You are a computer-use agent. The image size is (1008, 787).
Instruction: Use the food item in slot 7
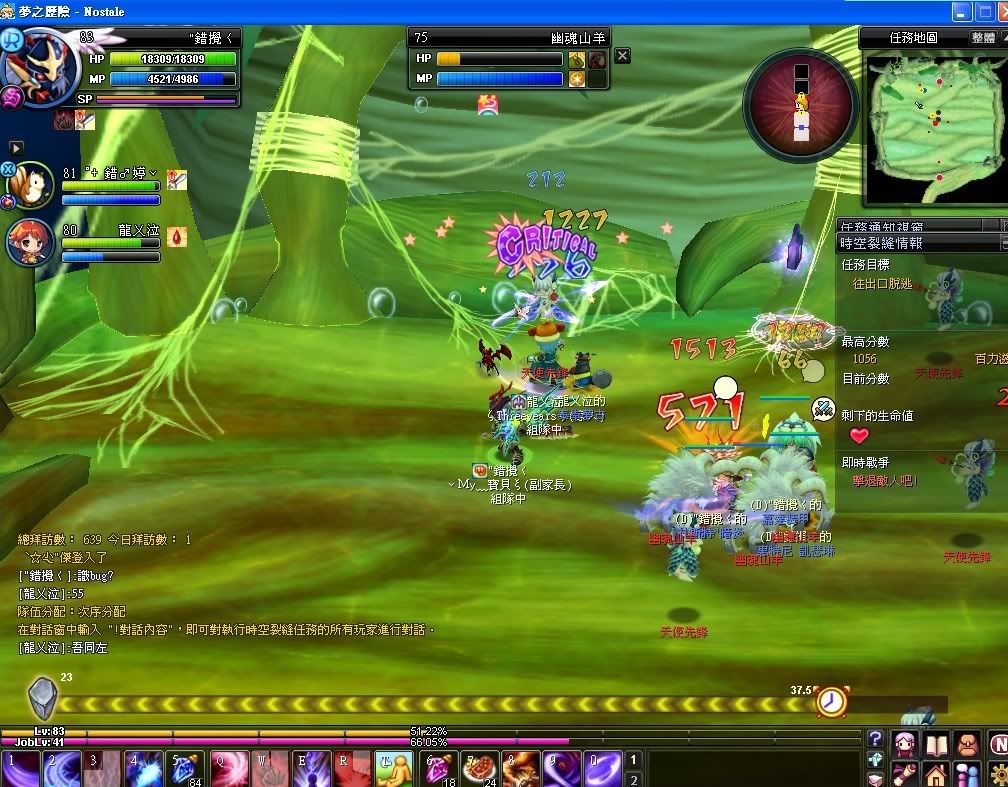tap(480, 769)
